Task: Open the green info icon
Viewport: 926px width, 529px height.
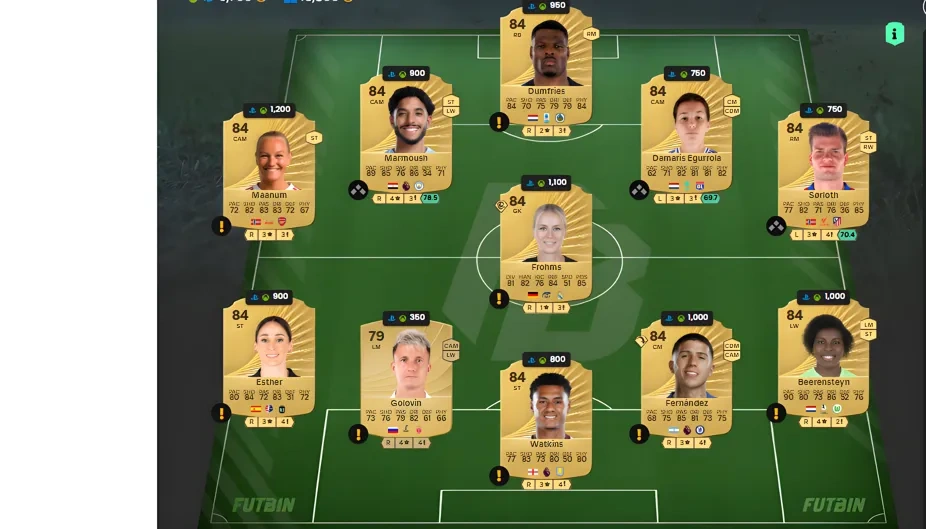Action: tap(894, 34)
